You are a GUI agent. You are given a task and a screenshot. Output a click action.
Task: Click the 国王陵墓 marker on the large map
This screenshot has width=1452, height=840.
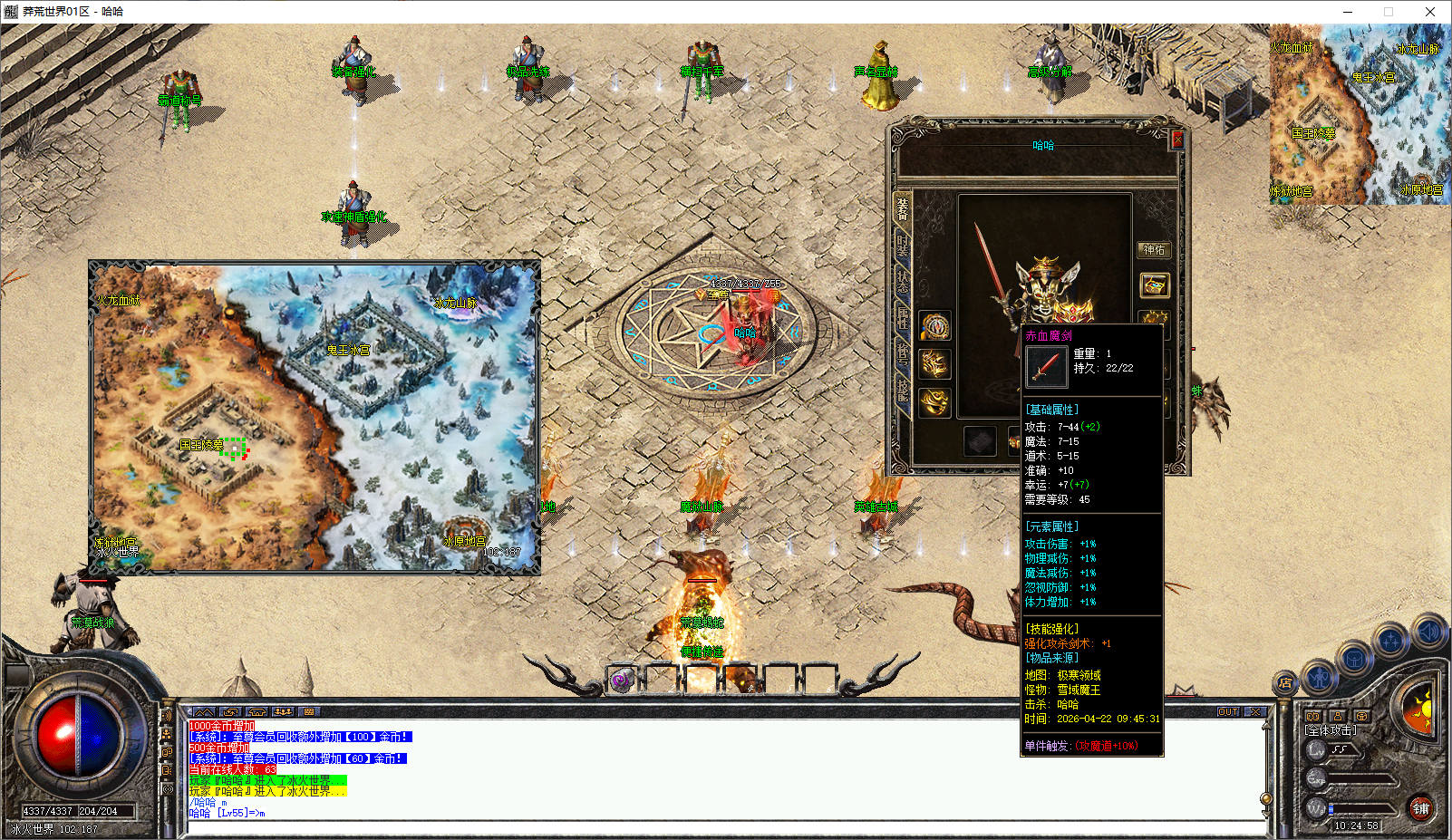(236, 448)
